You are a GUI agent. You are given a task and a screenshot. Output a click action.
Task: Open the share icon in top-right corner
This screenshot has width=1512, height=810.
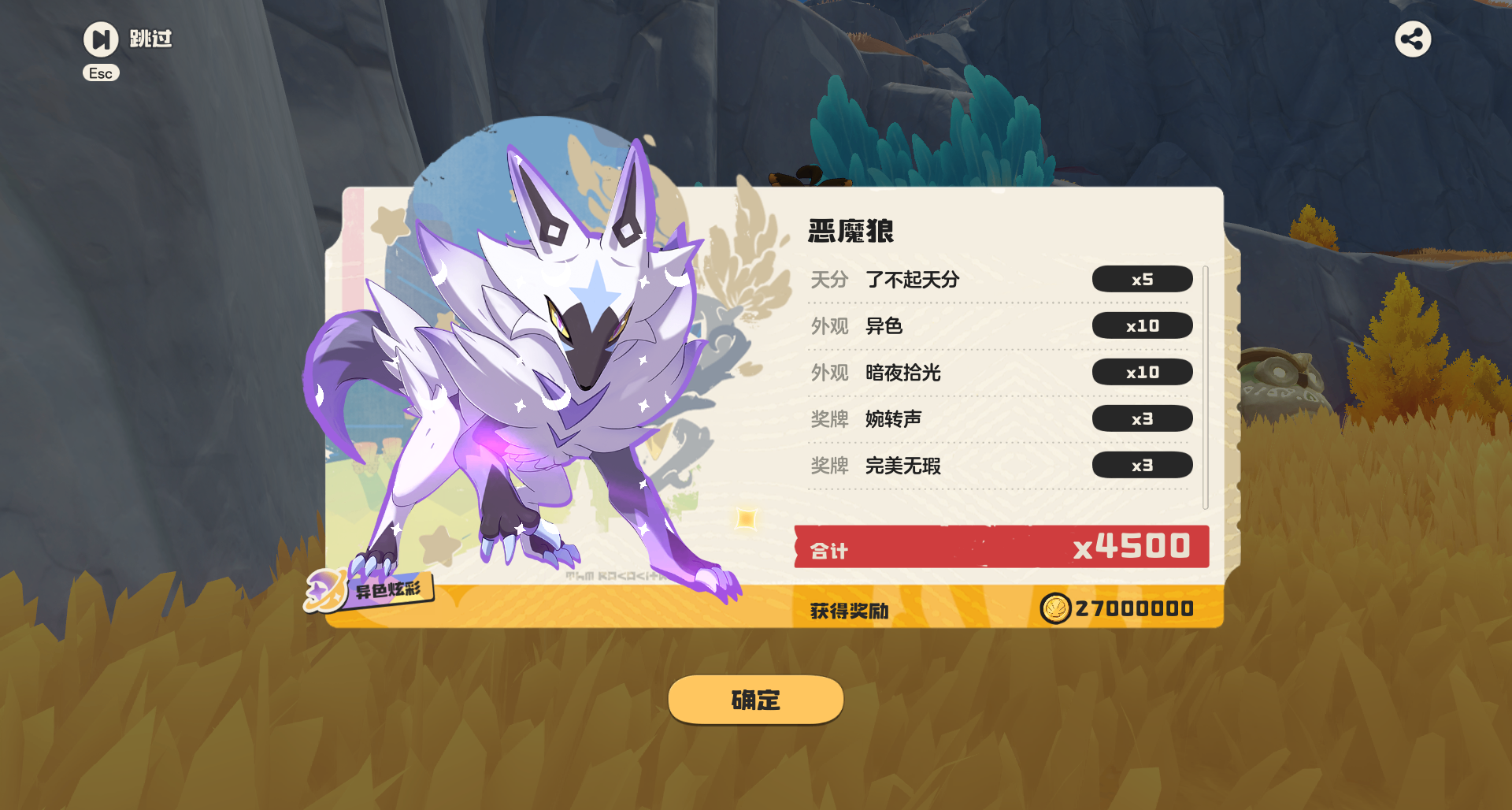pos(1412,39)
